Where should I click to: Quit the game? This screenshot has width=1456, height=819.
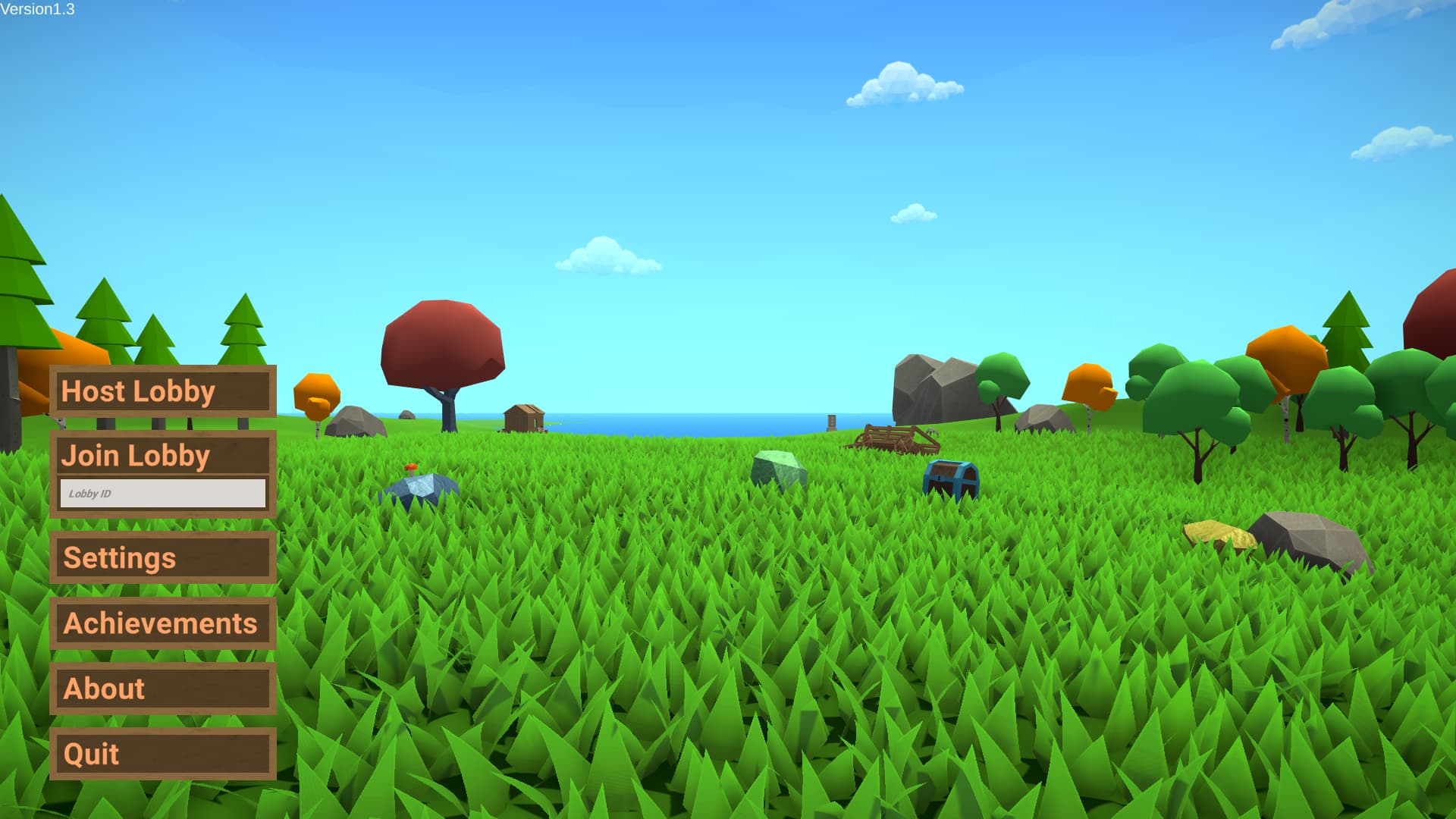click(x=162, y=755)
